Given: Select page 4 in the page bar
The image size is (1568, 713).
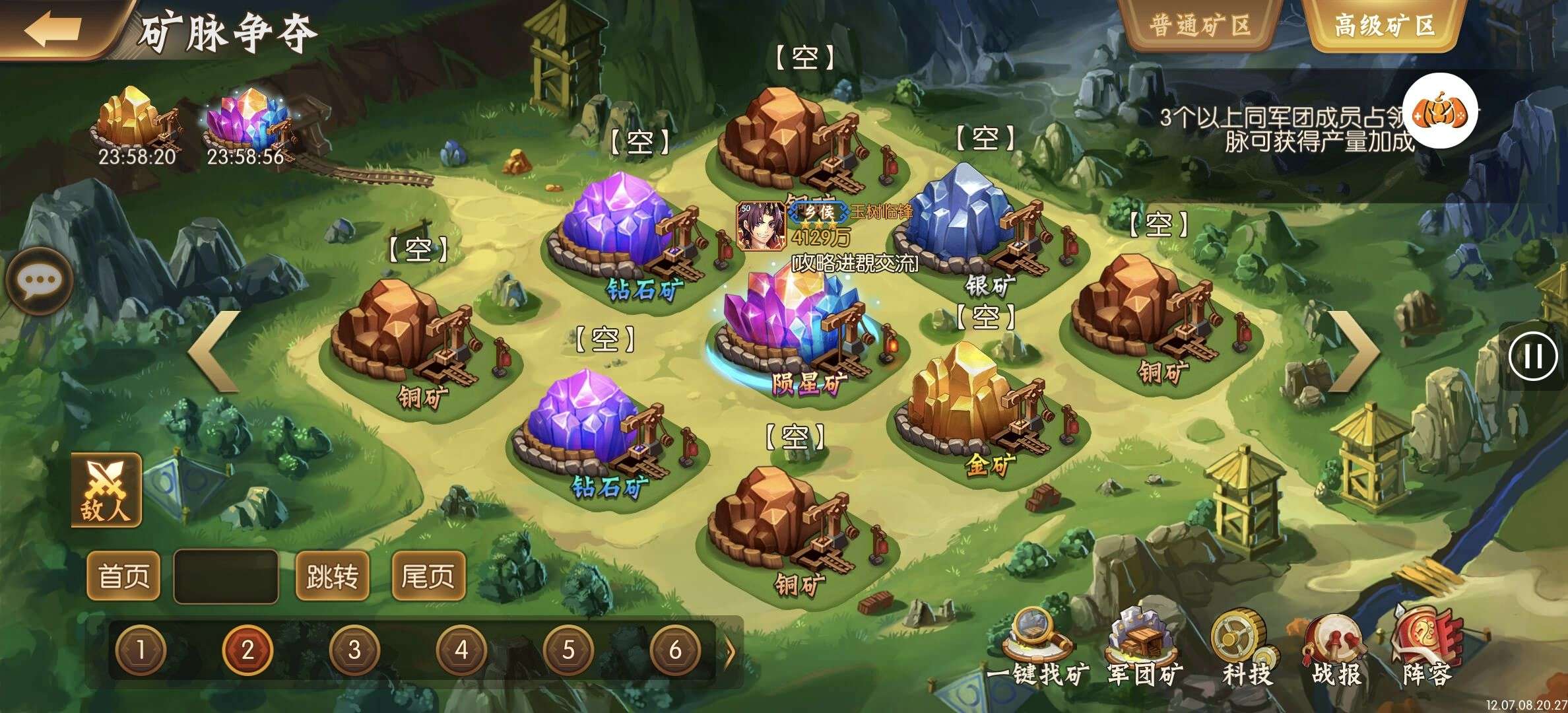Looking at the screenshot, I should (461, 650).
